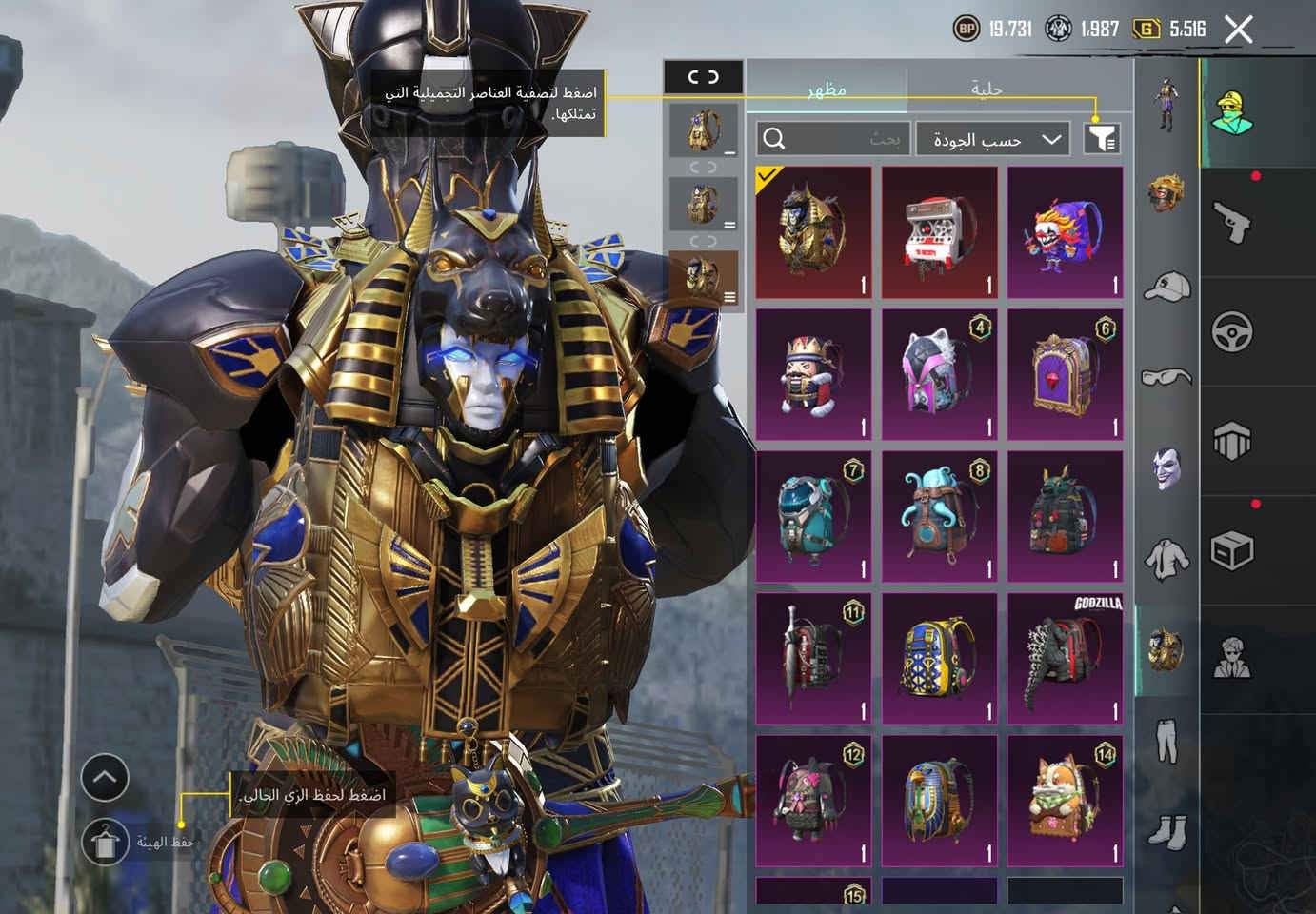Screen dimensions: 1316x914
Task: Open the pants clothing slot
Action: click(1166, 741)
